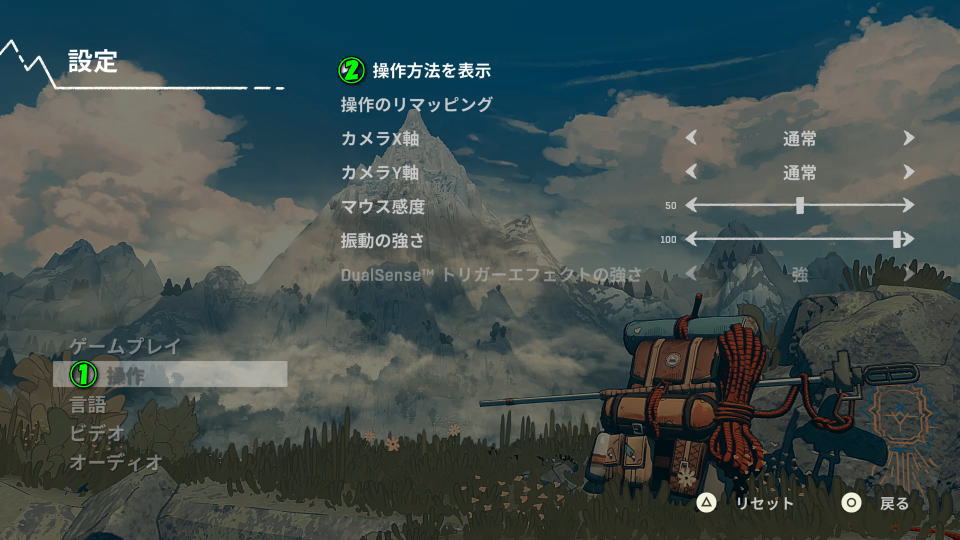Click right arrow for カメラX軸
The width and height of the screenshot is (960, 540).
point(908,139)
